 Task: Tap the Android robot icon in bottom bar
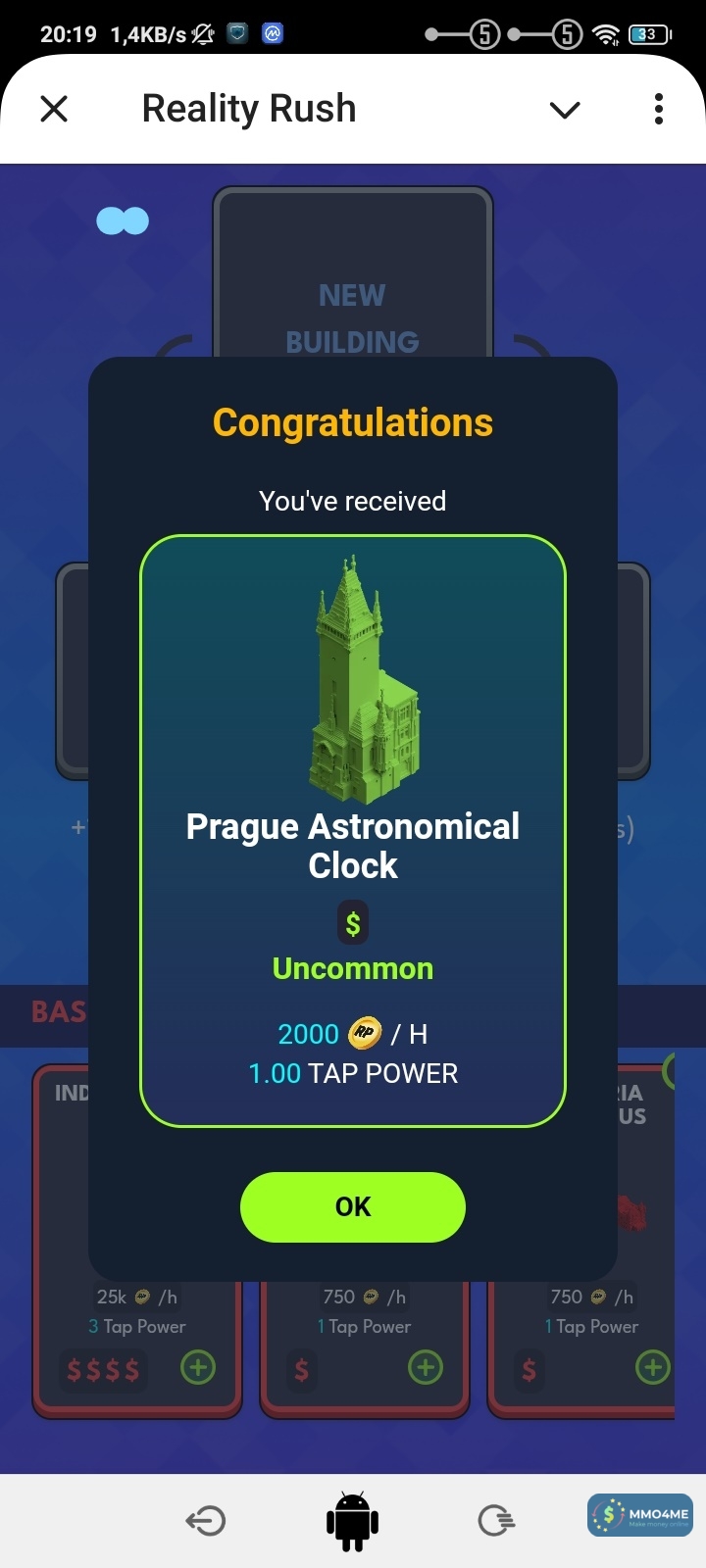tap(352, 1521)
